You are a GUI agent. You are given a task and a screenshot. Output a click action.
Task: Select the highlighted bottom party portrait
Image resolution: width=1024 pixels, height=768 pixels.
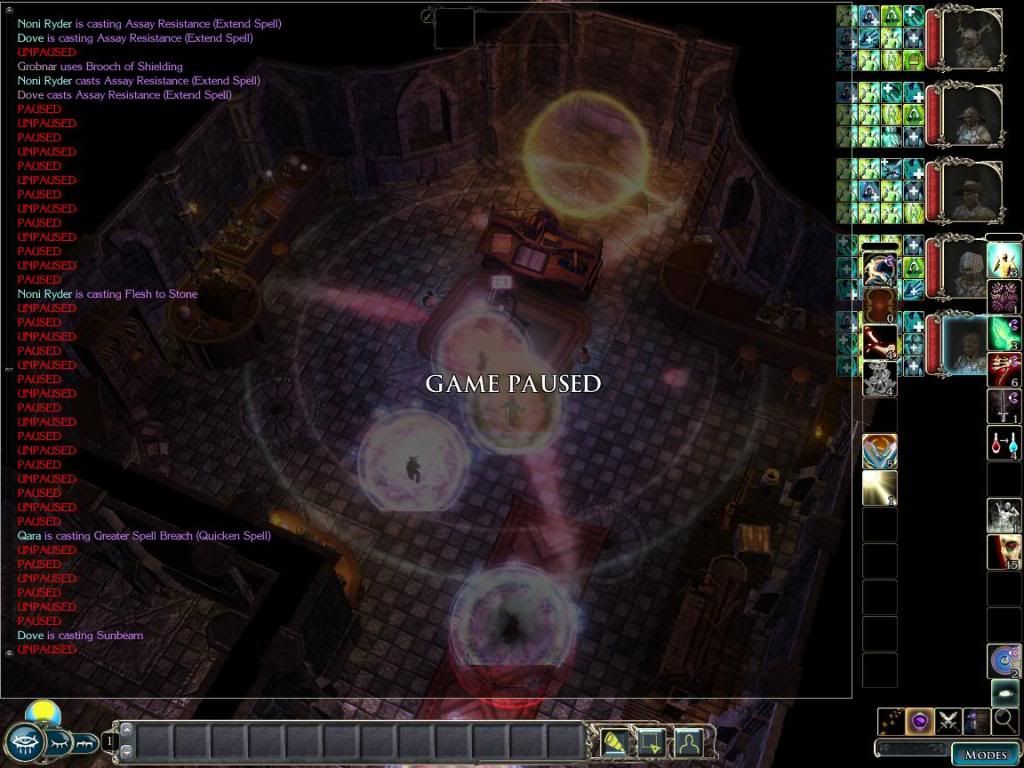coord(968,344)
